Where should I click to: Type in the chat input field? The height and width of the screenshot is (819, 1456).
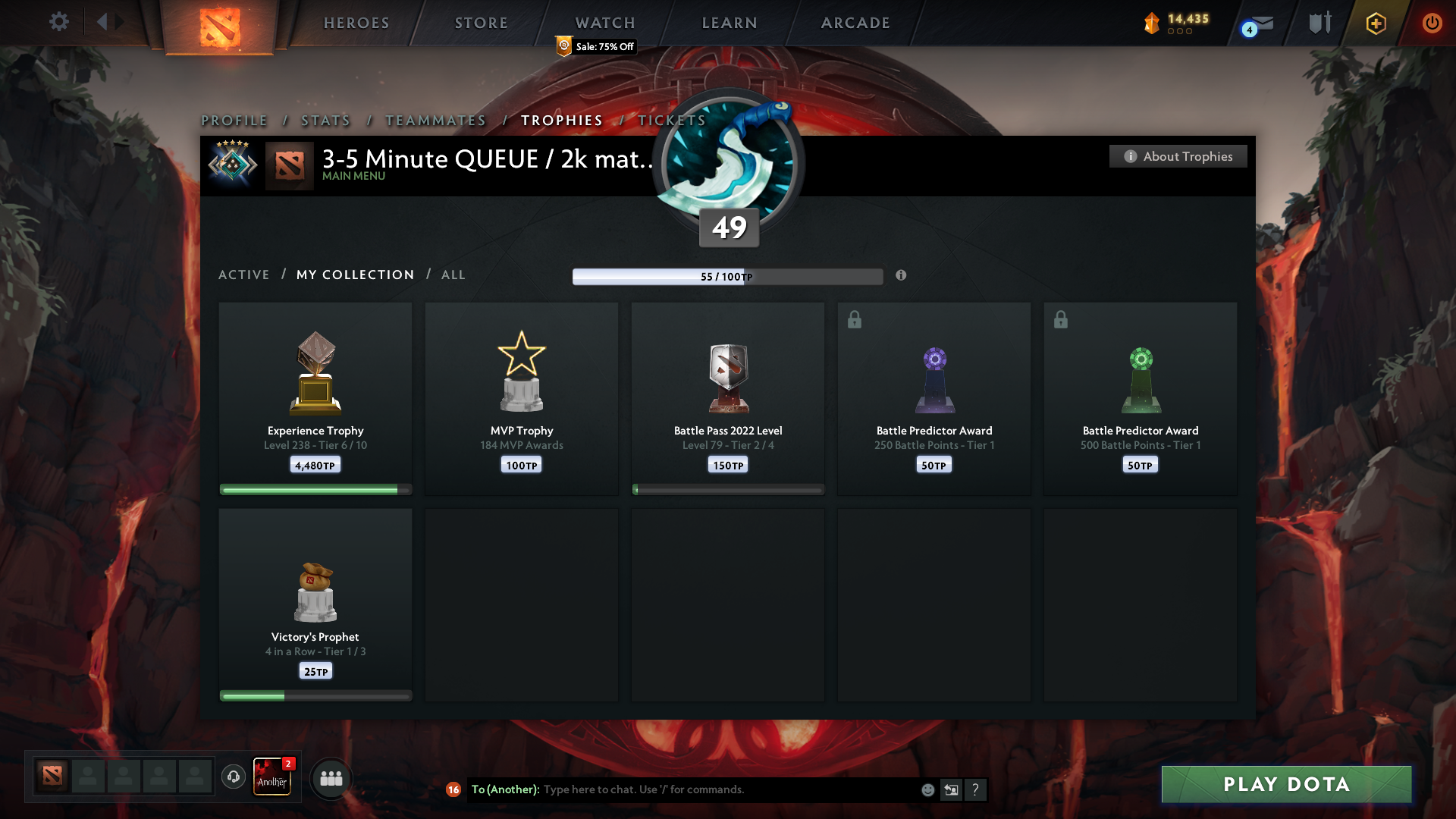[x=720, y=789]
